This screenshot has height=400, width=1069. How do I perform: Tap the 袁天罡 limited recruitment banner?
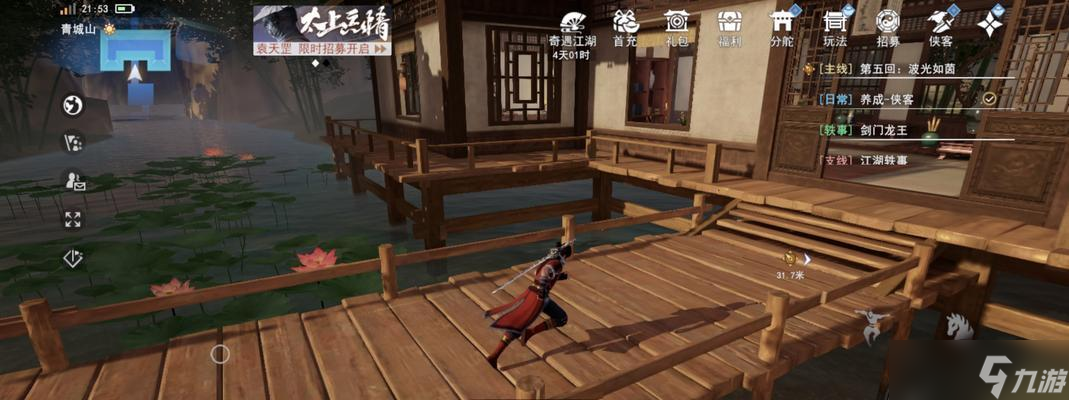pyautogui.click(x=321, y=29)
